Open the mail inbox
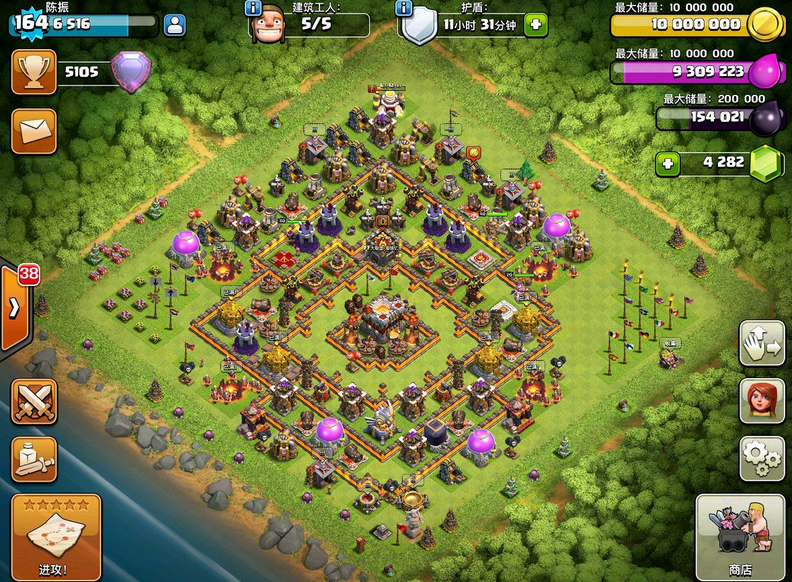 [33, 131]
